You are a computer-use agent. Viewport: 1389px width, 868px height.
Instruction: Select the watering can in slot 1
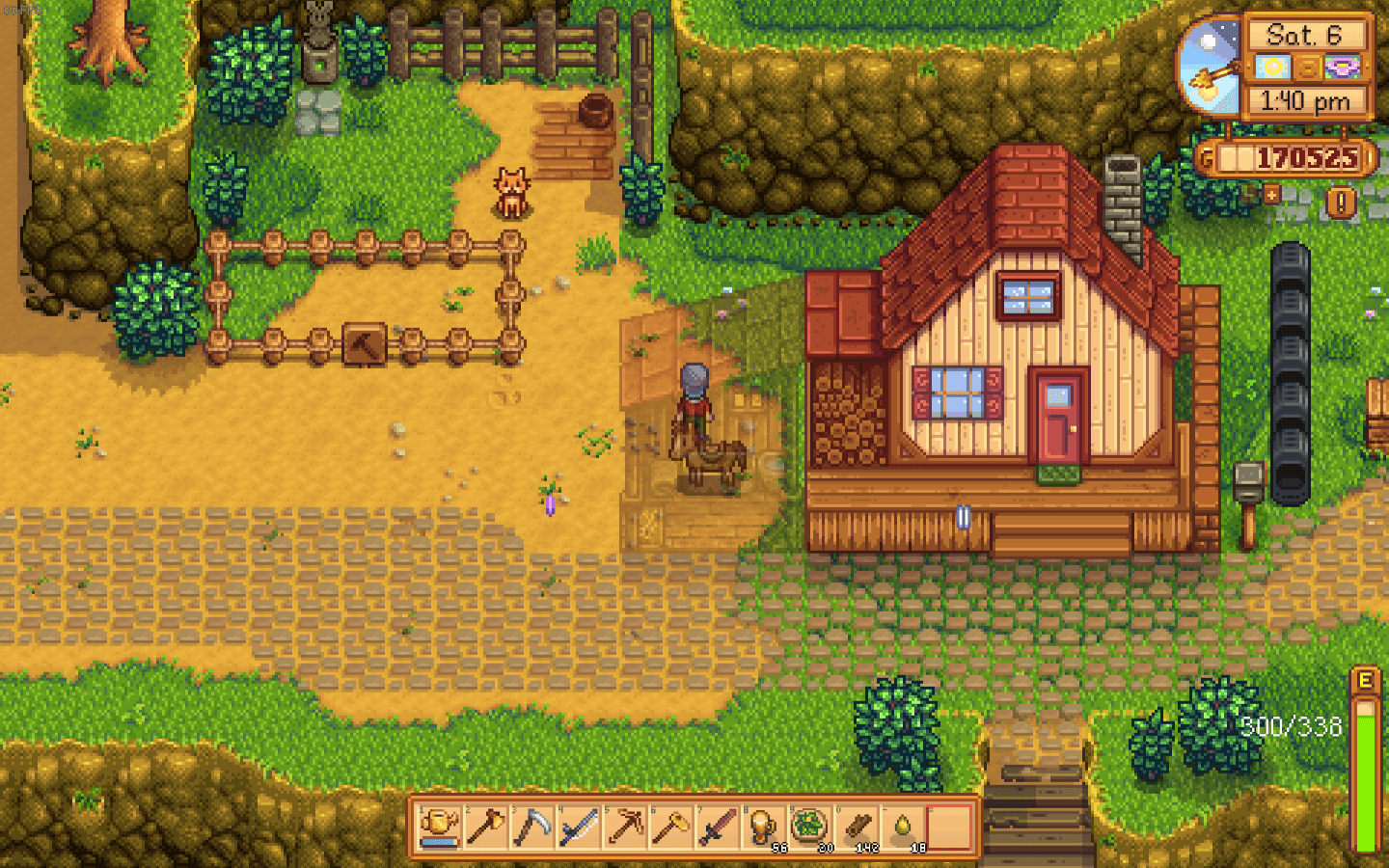(x=439, y=829)
